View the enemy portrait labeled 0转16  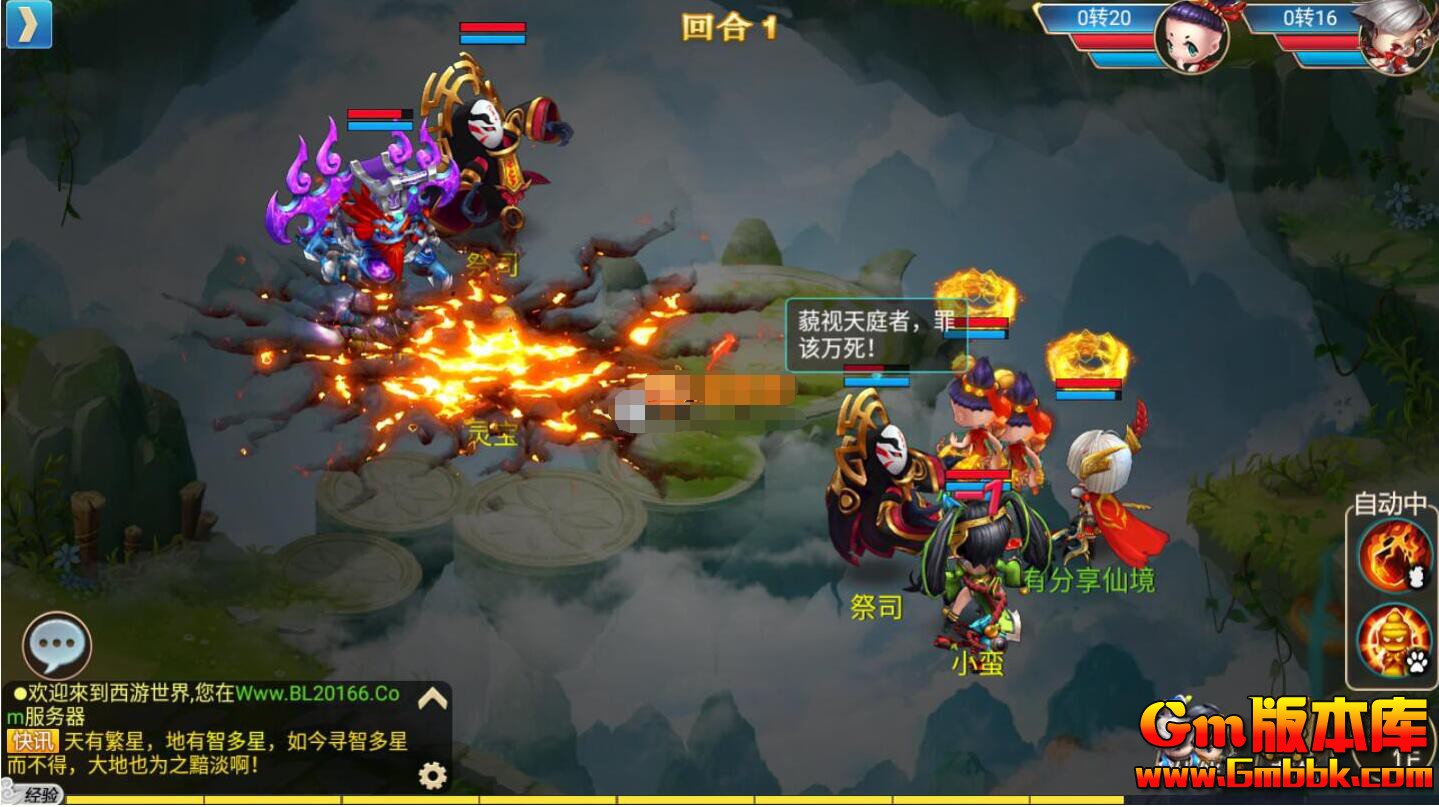point(1404,35)
